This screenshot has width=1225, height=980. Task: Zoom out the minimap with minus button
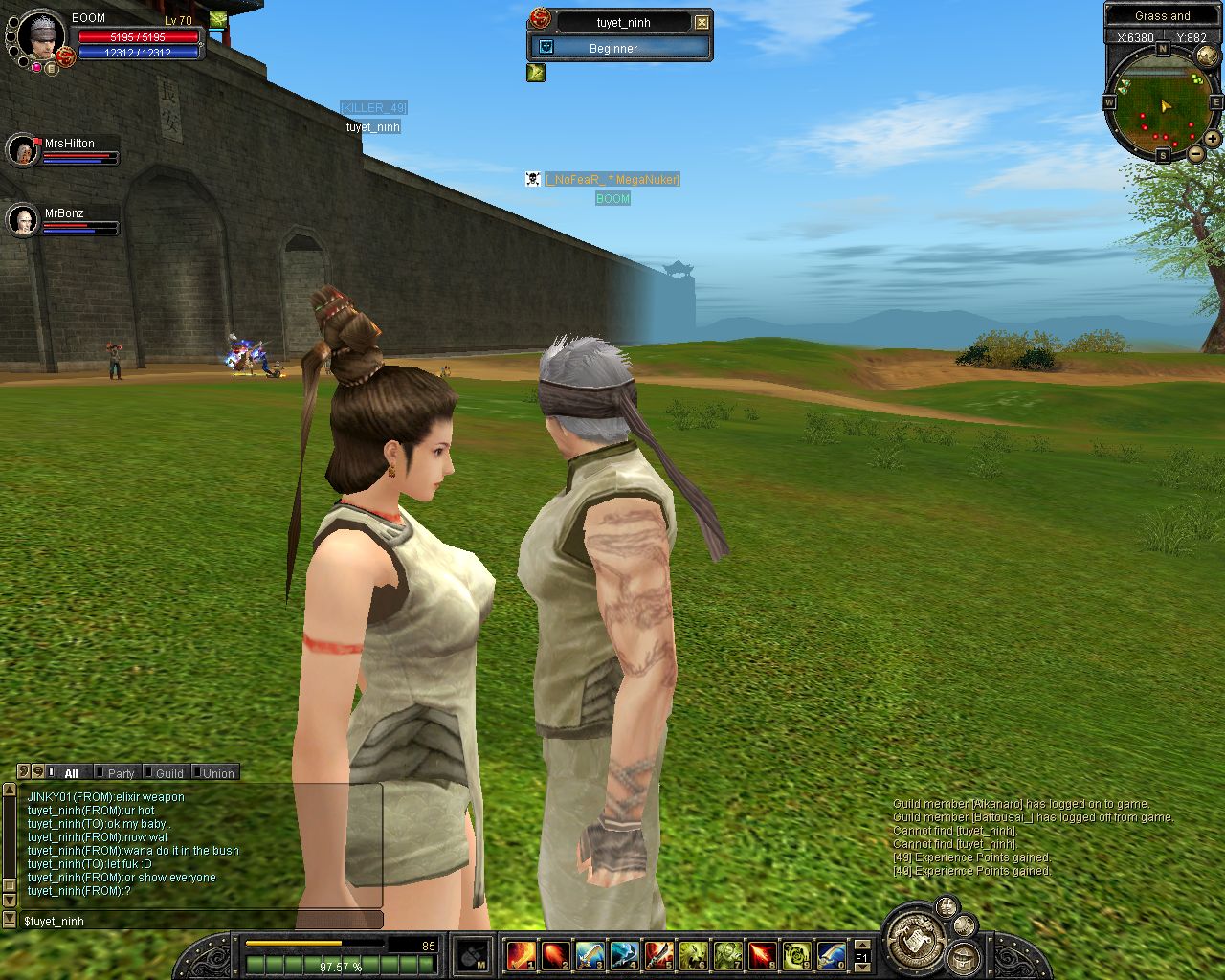coord(1196,153)
